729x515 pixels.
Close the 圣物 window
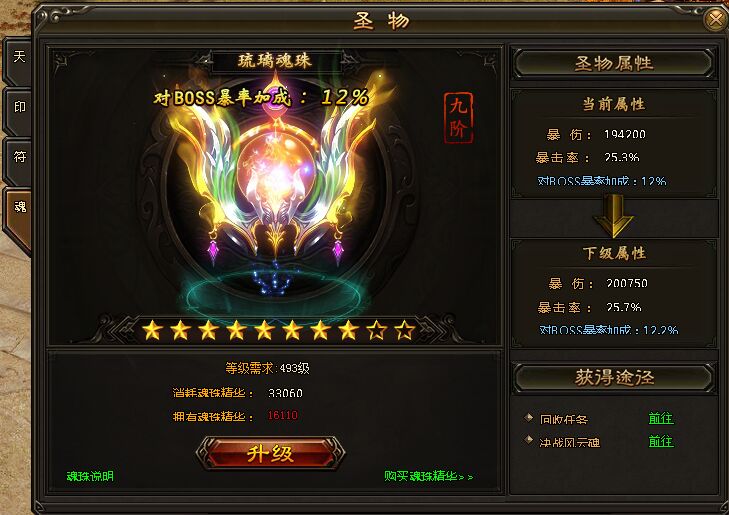715,19
